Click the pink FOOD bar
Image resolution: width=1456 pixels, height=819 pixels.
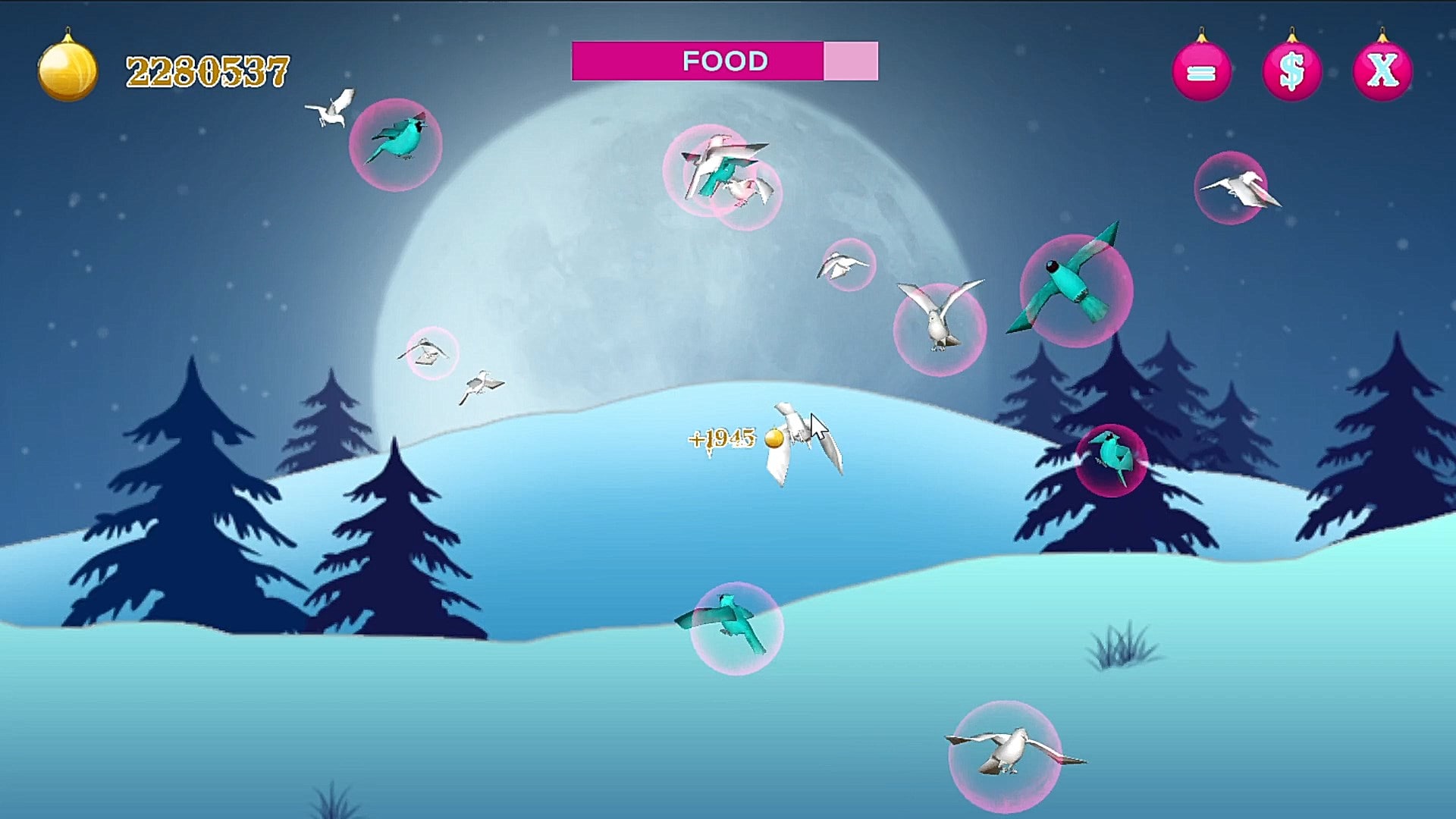pyautogui.click(x=724, y=61)
